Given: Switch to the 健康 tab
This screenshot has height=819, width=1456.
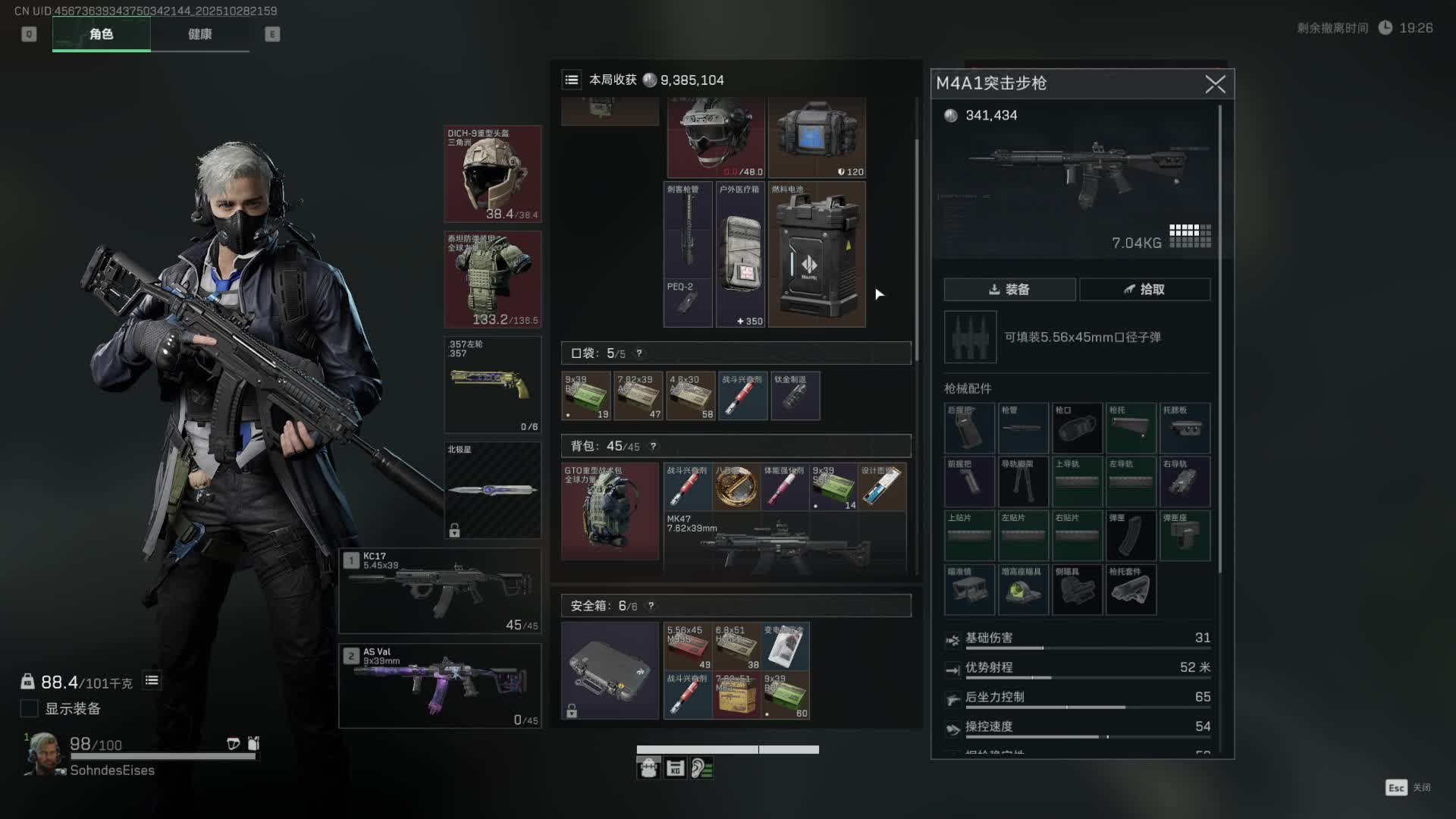Looking at the screenshot, I should (200, 34).
